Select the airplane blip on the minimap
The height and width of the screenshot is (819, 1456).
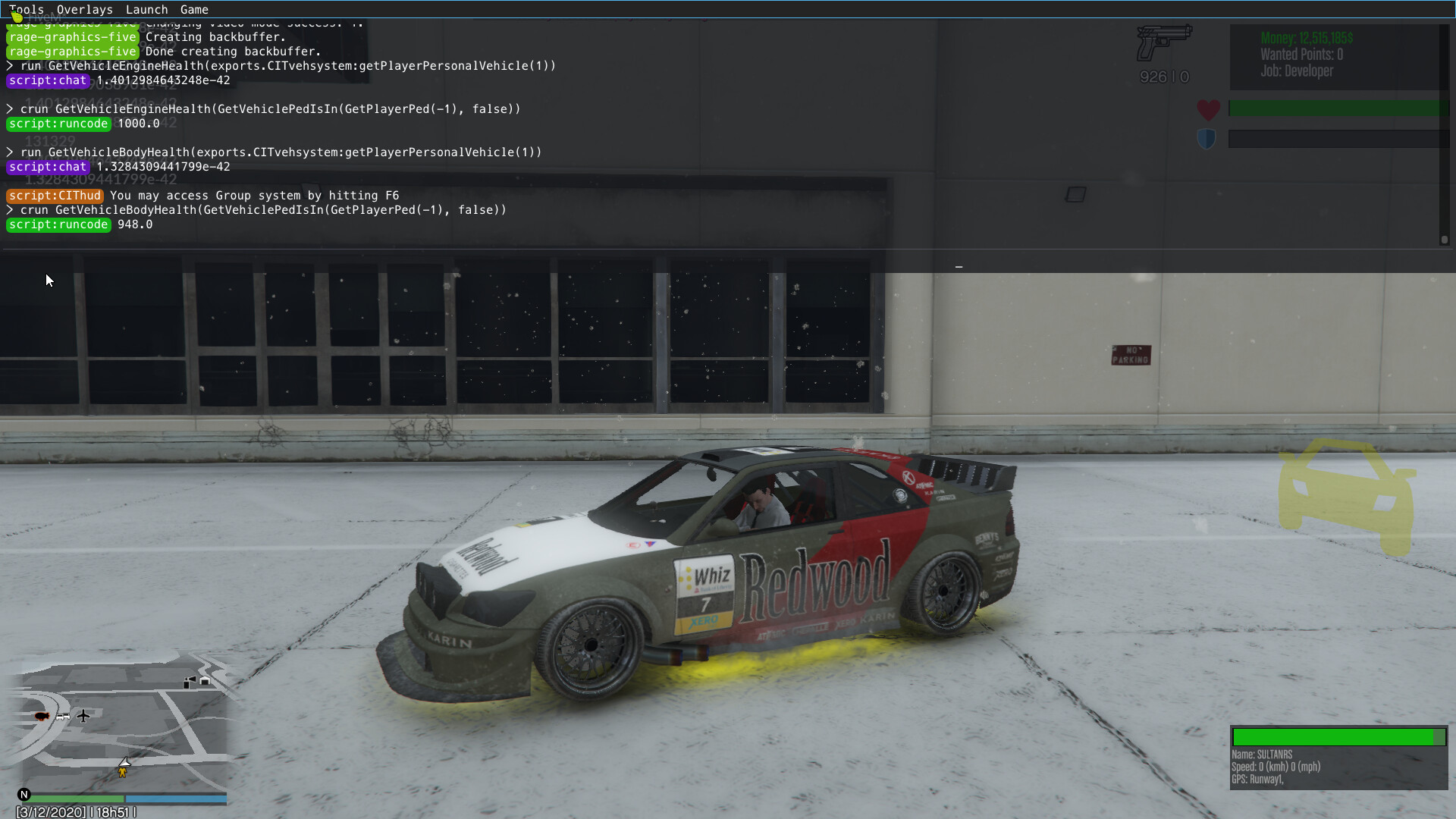click(x=83, y=715)
